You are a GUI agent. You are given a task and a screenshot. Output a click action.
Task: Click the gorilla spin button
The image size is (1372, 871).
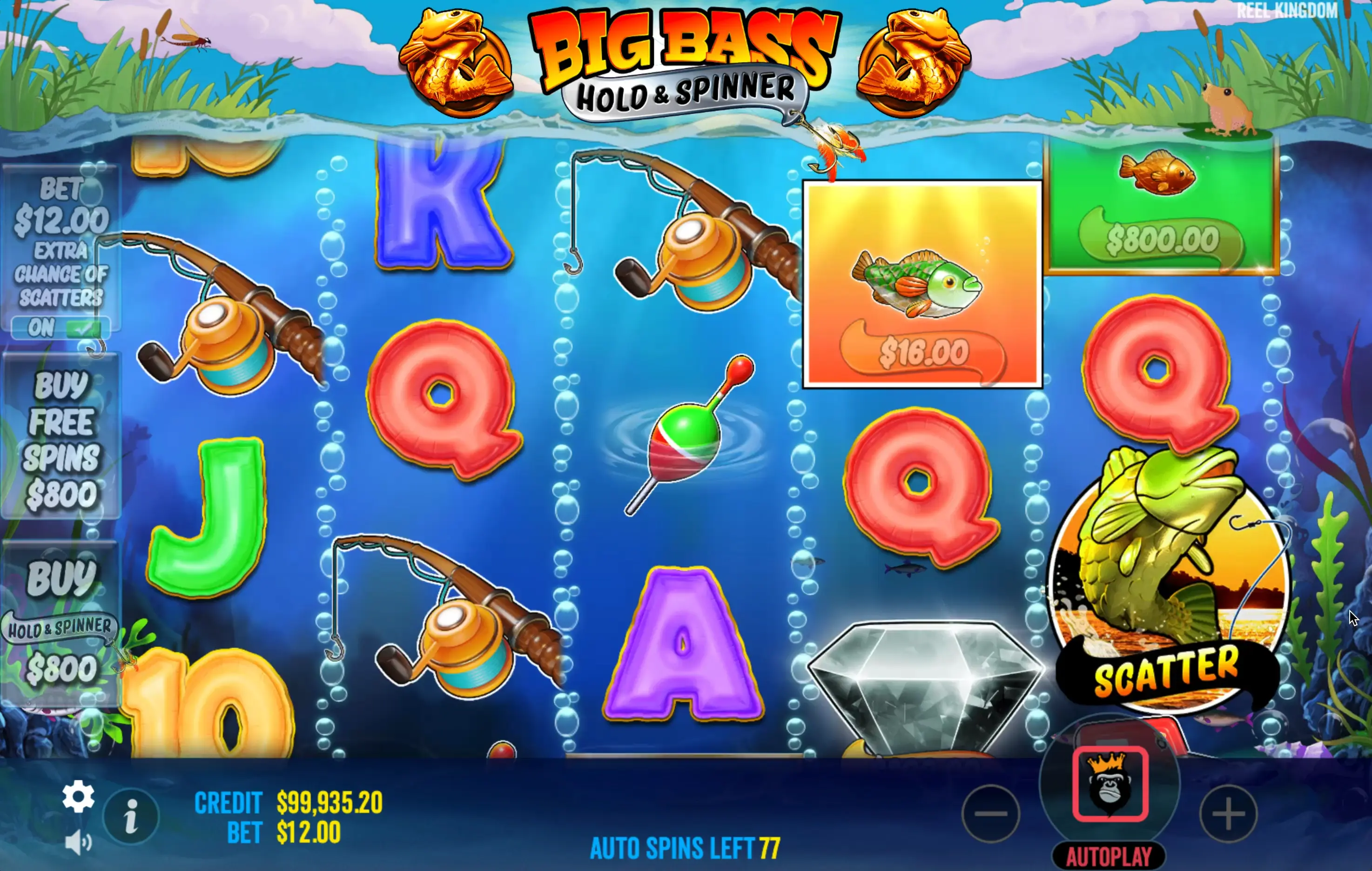[1110, 784]
